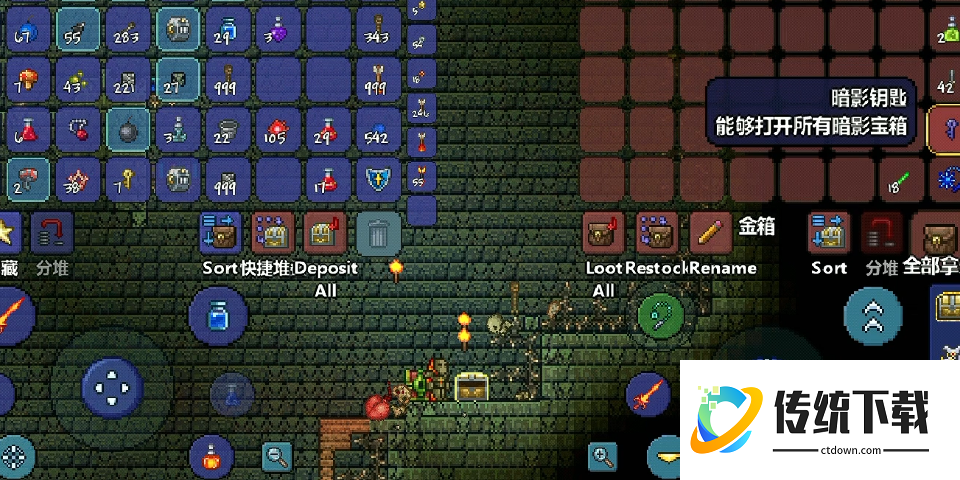Tap the jump button with double arrows

pos(873,316)
